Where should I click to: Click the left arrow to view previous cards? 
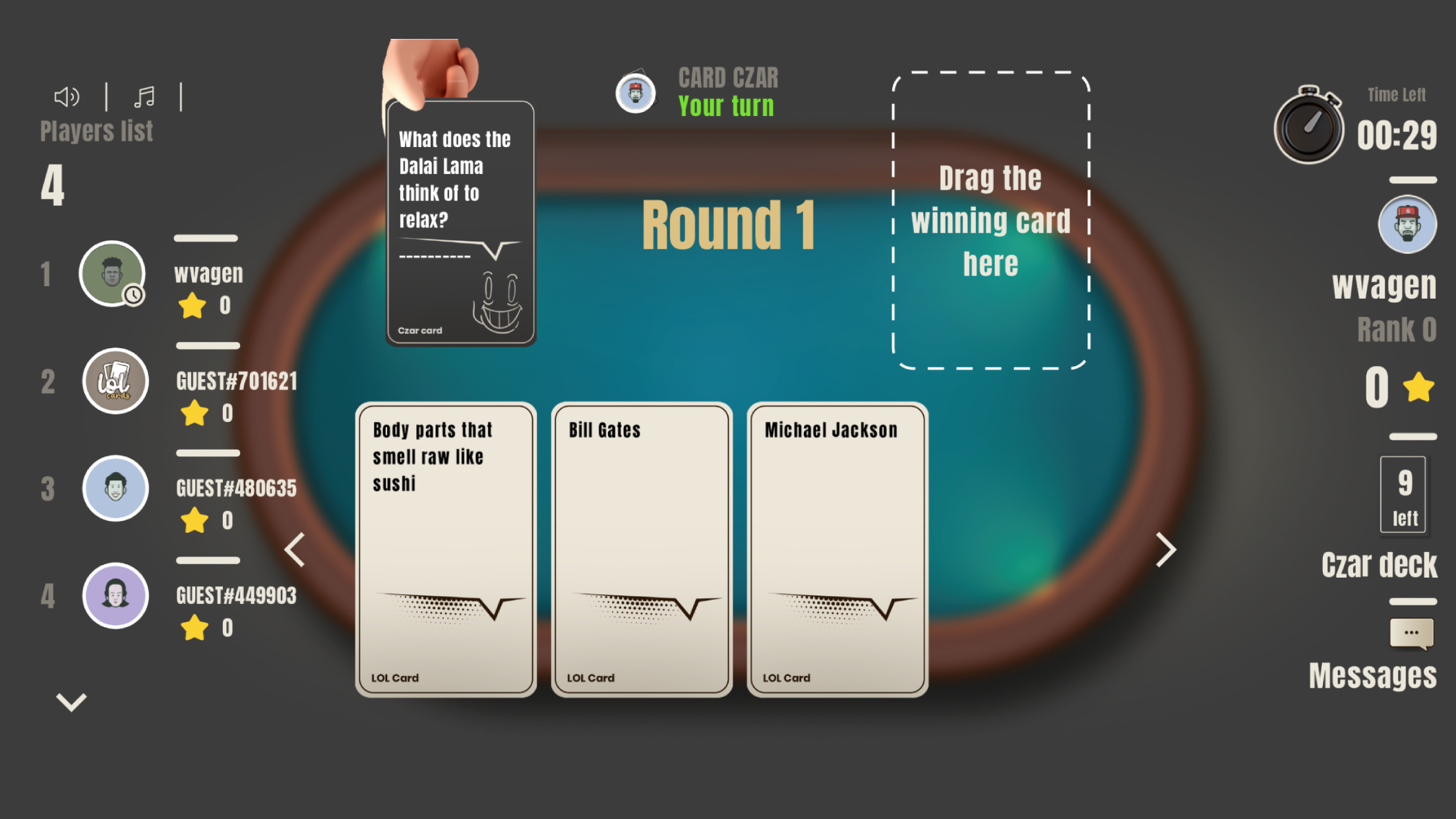295,549
